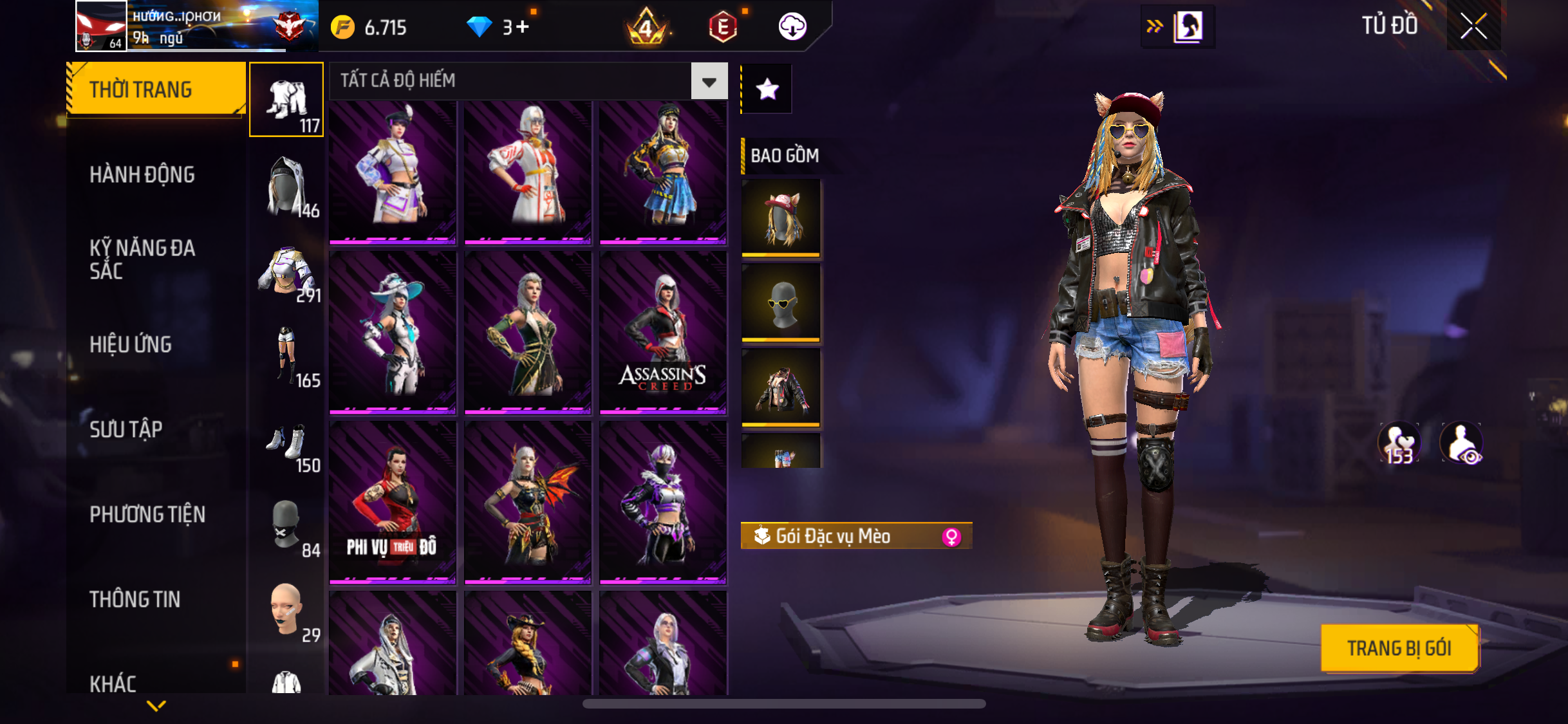The height and width of the screenshot is (724, 1568).
Task: Select the cat-ear red cap item
Action: pyautogui.click(x=781, y=219)
